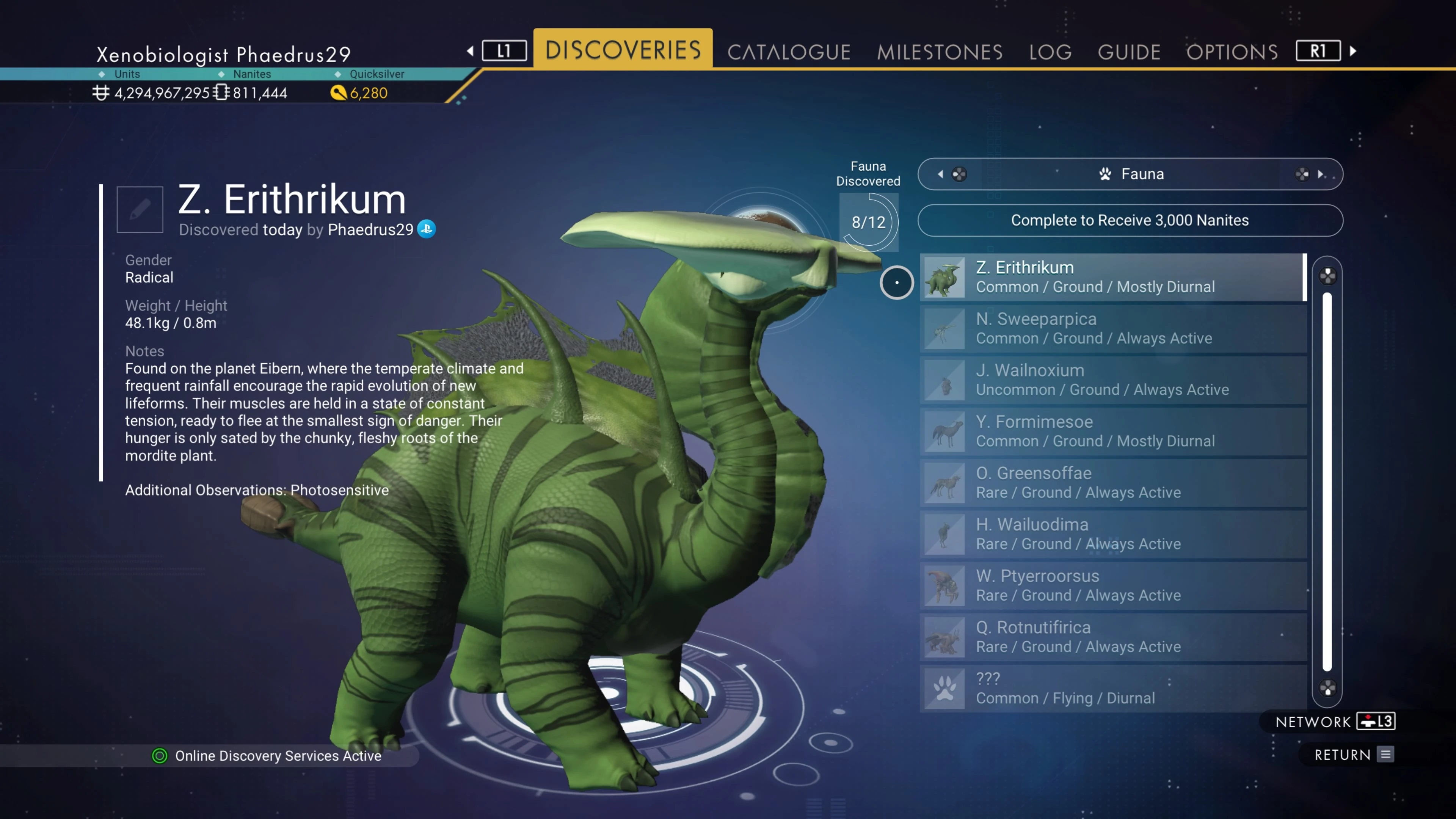Screen dimensions: 1456x819
Task: Cycle the Fauna category to the next type
Action: click(1320, 174)
